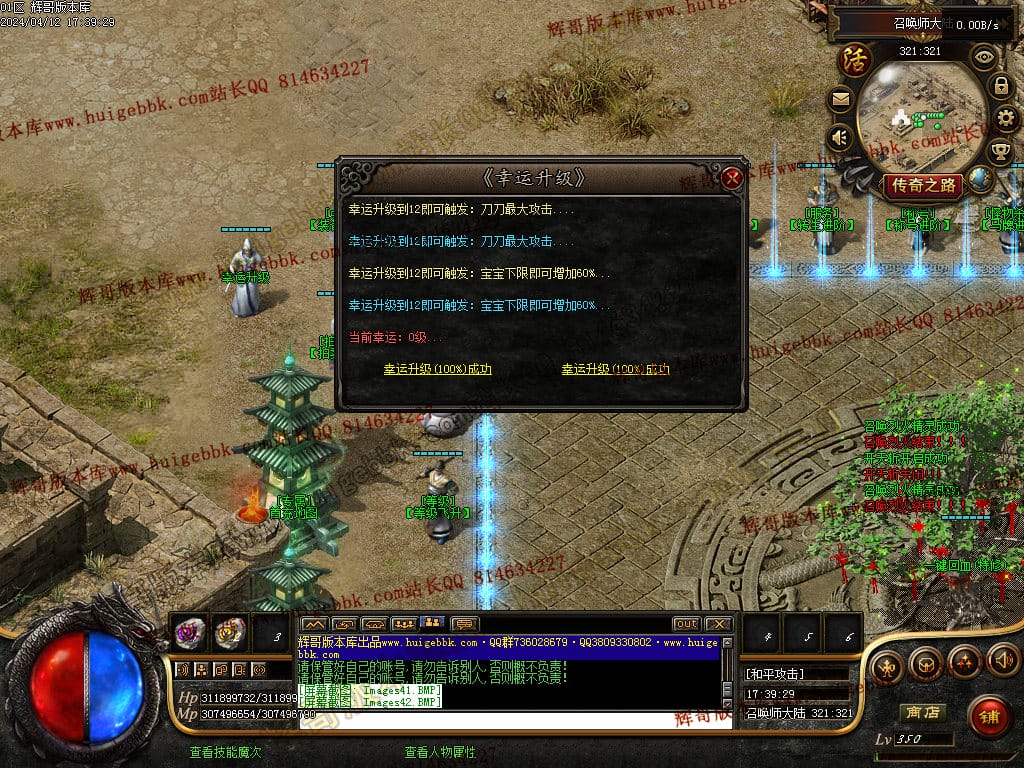Open the 商店 shop button

[922, 713]
